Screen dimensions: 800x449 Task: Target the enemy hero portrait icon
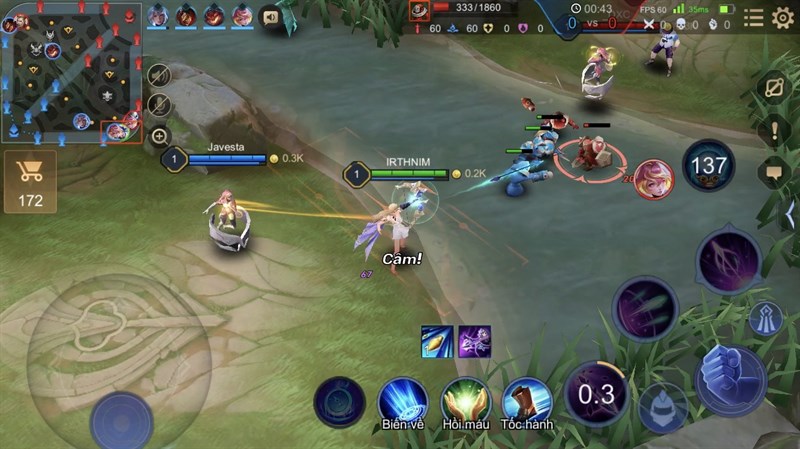pyautogui.click(x=654, y=177)
